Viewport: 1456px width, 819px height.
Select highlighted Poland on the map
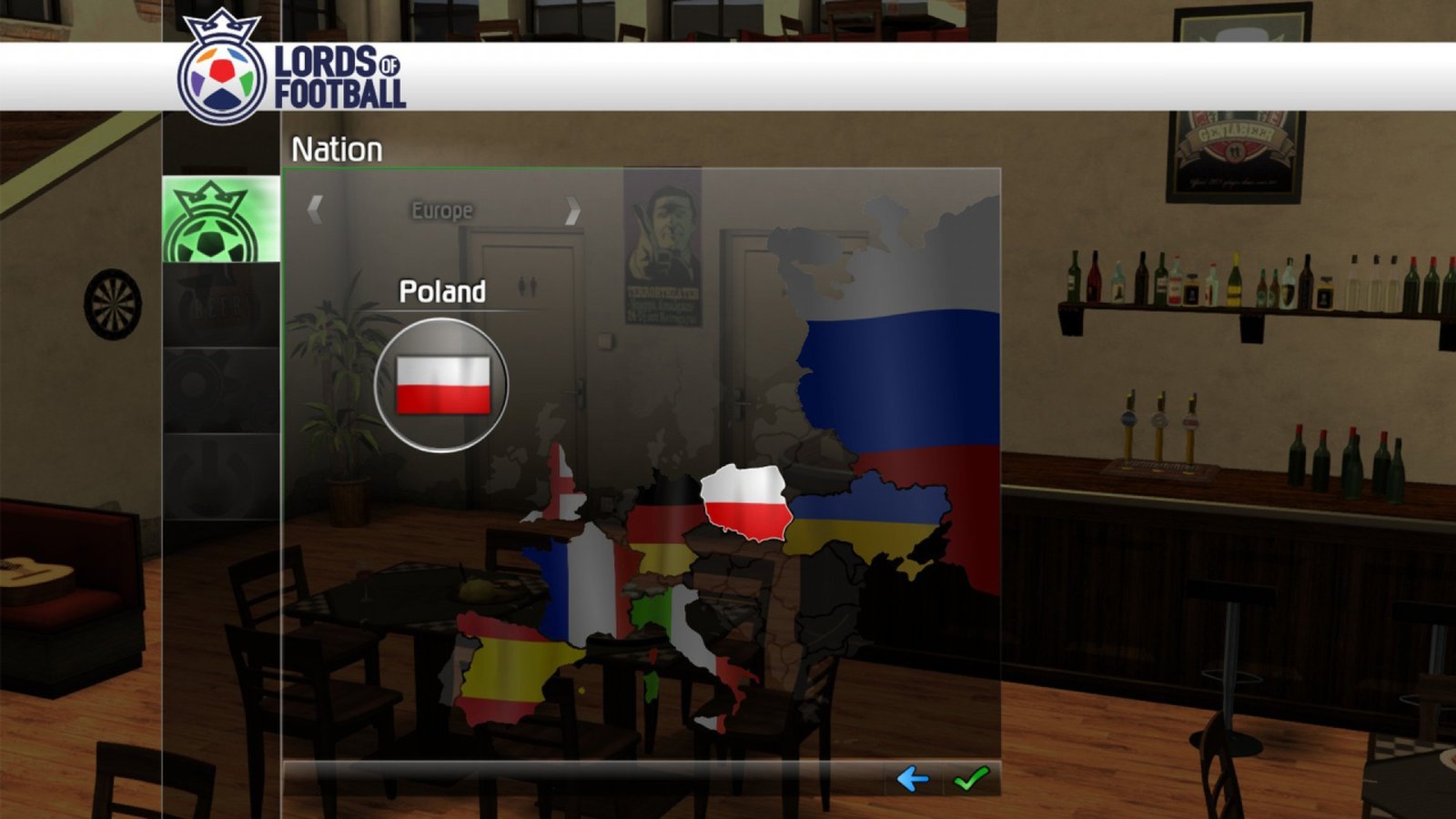point(745,502)
